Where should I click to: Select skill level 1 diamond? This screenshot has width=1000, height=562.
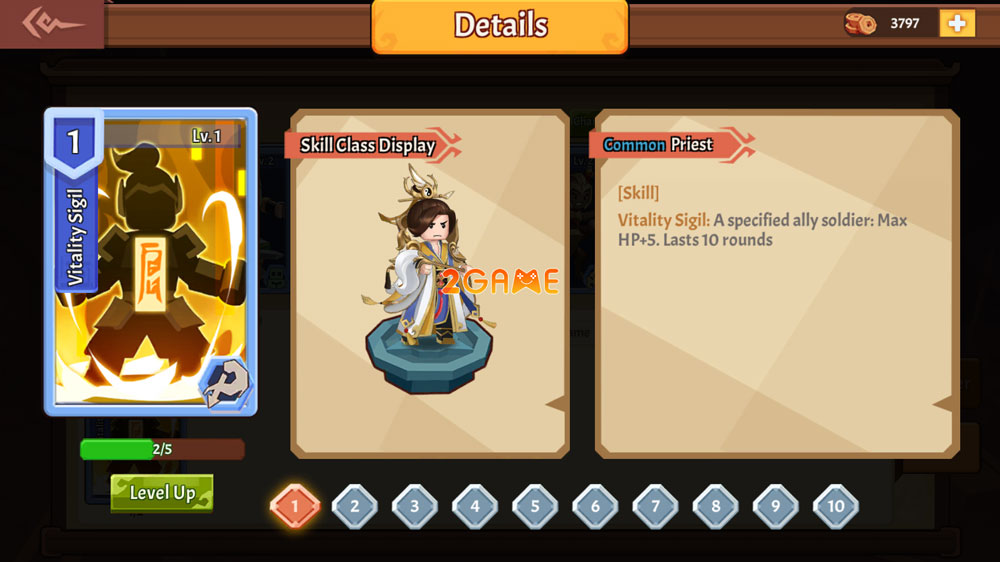pos(294,506)
